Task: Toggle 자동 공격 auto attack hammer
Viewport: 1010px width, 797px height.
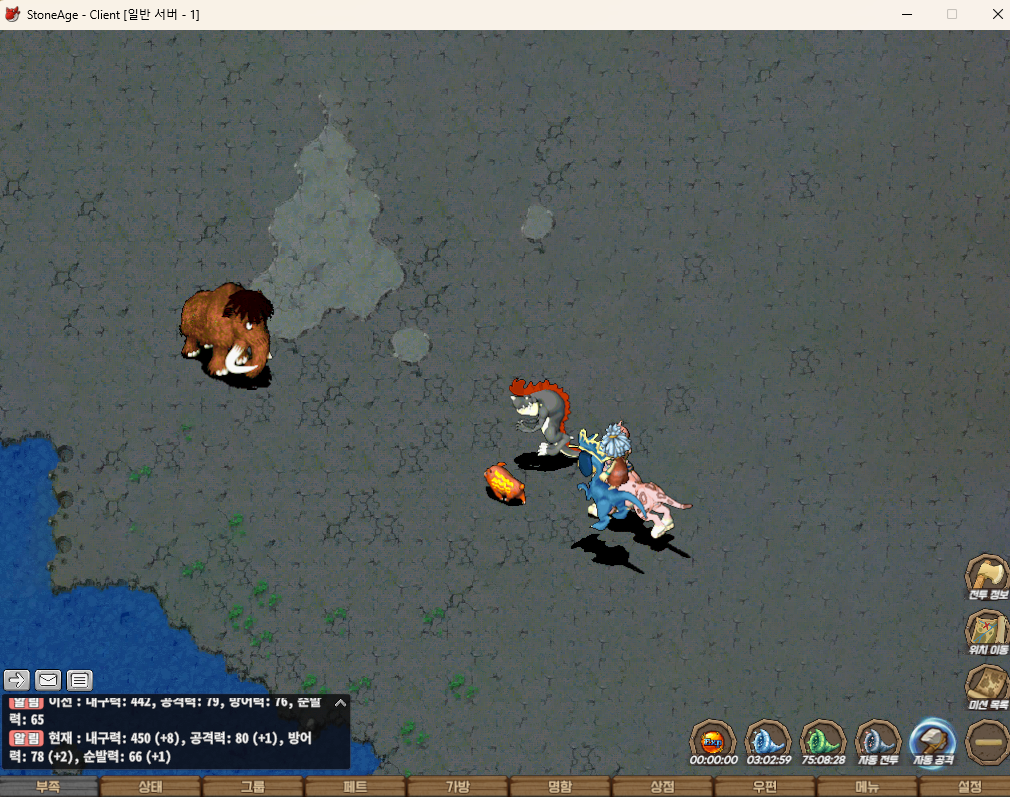Action: point(932,741)
